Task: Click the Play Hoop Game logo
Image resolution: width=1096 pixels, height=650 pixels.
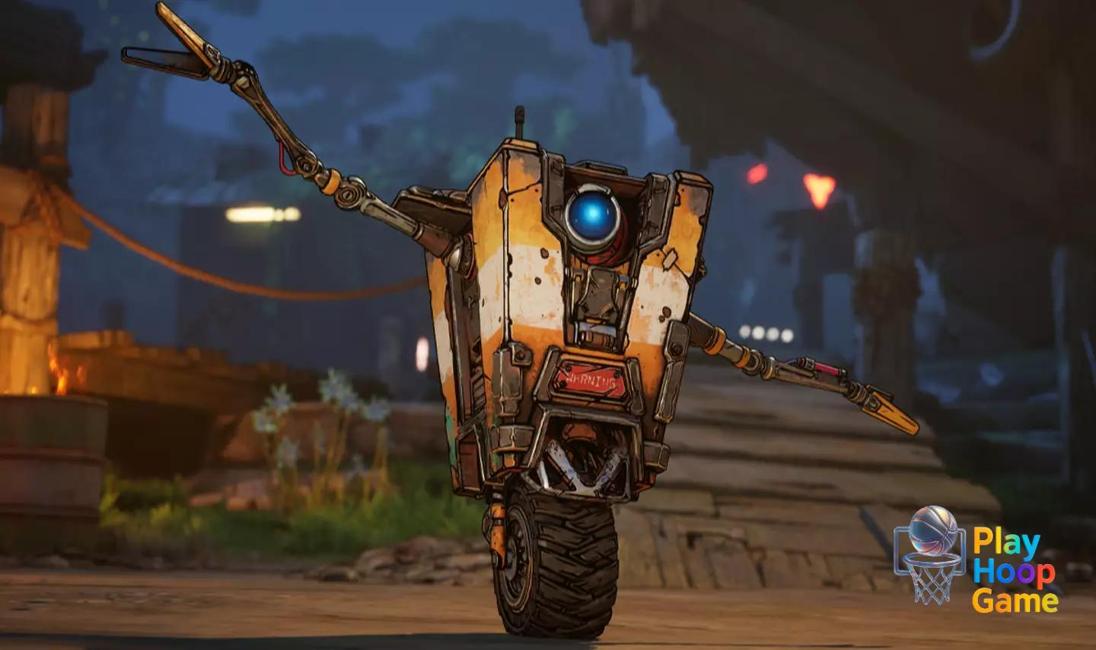Action: pos(975,557)
